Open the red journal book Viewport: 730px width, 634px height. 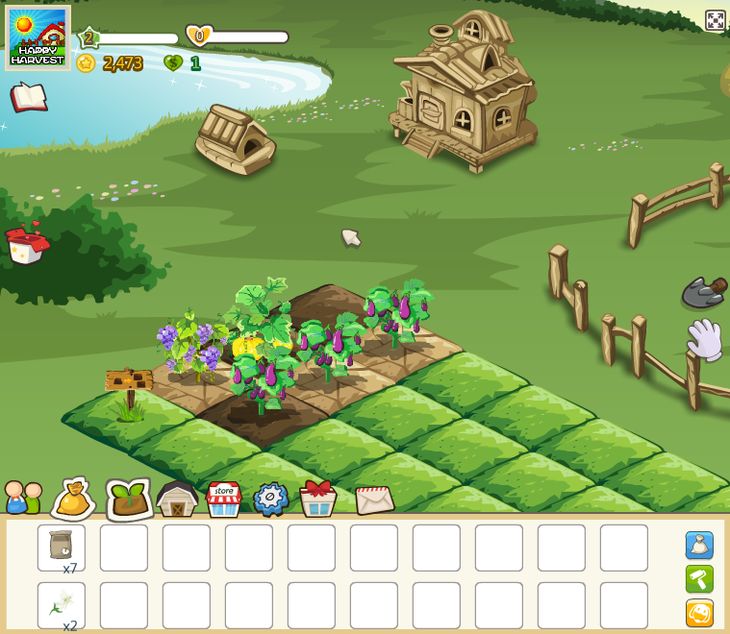tap(29, 97)
